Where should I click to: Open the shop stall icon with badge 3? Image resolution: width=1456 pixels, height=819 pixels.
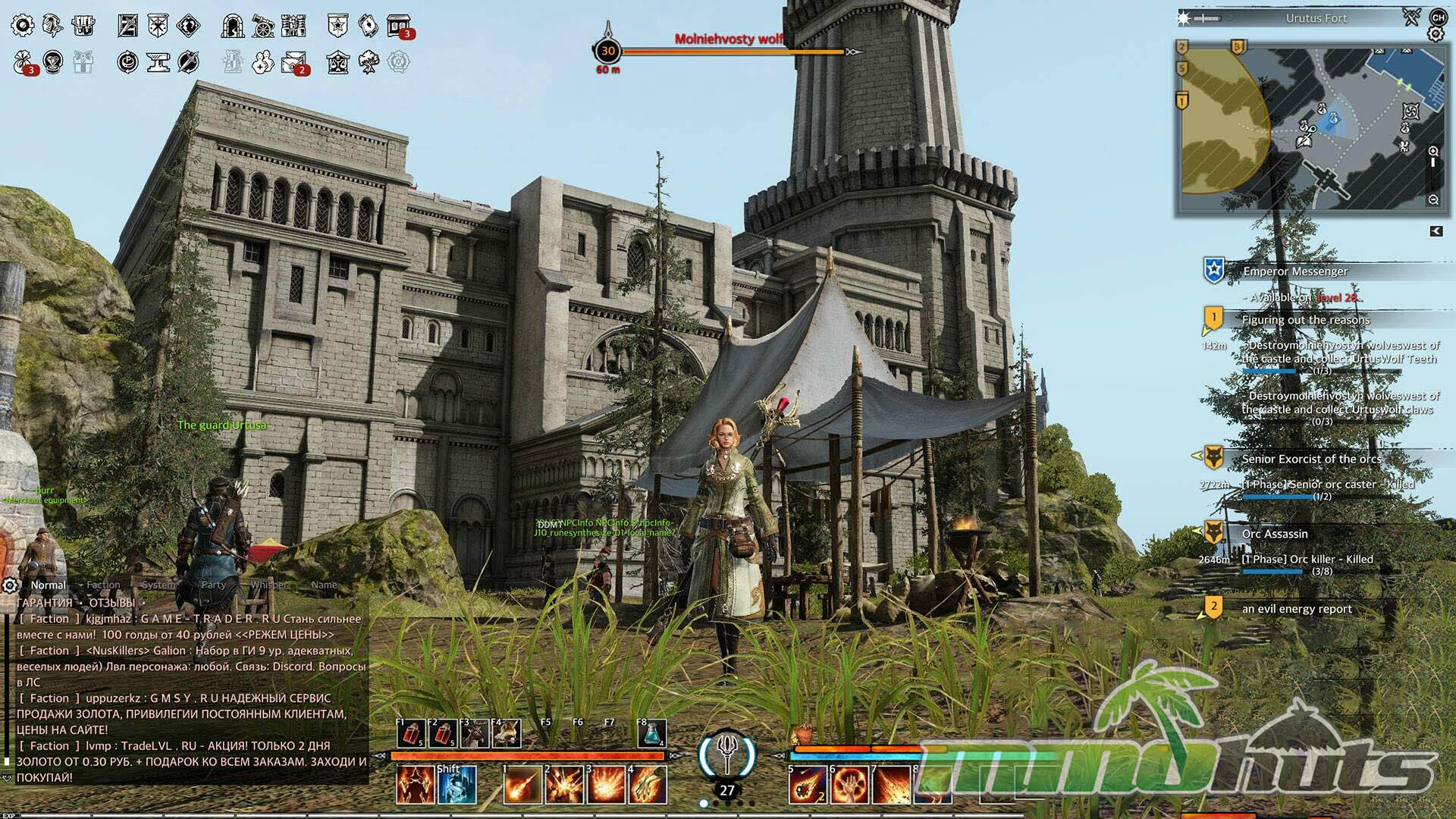[399, 26]
